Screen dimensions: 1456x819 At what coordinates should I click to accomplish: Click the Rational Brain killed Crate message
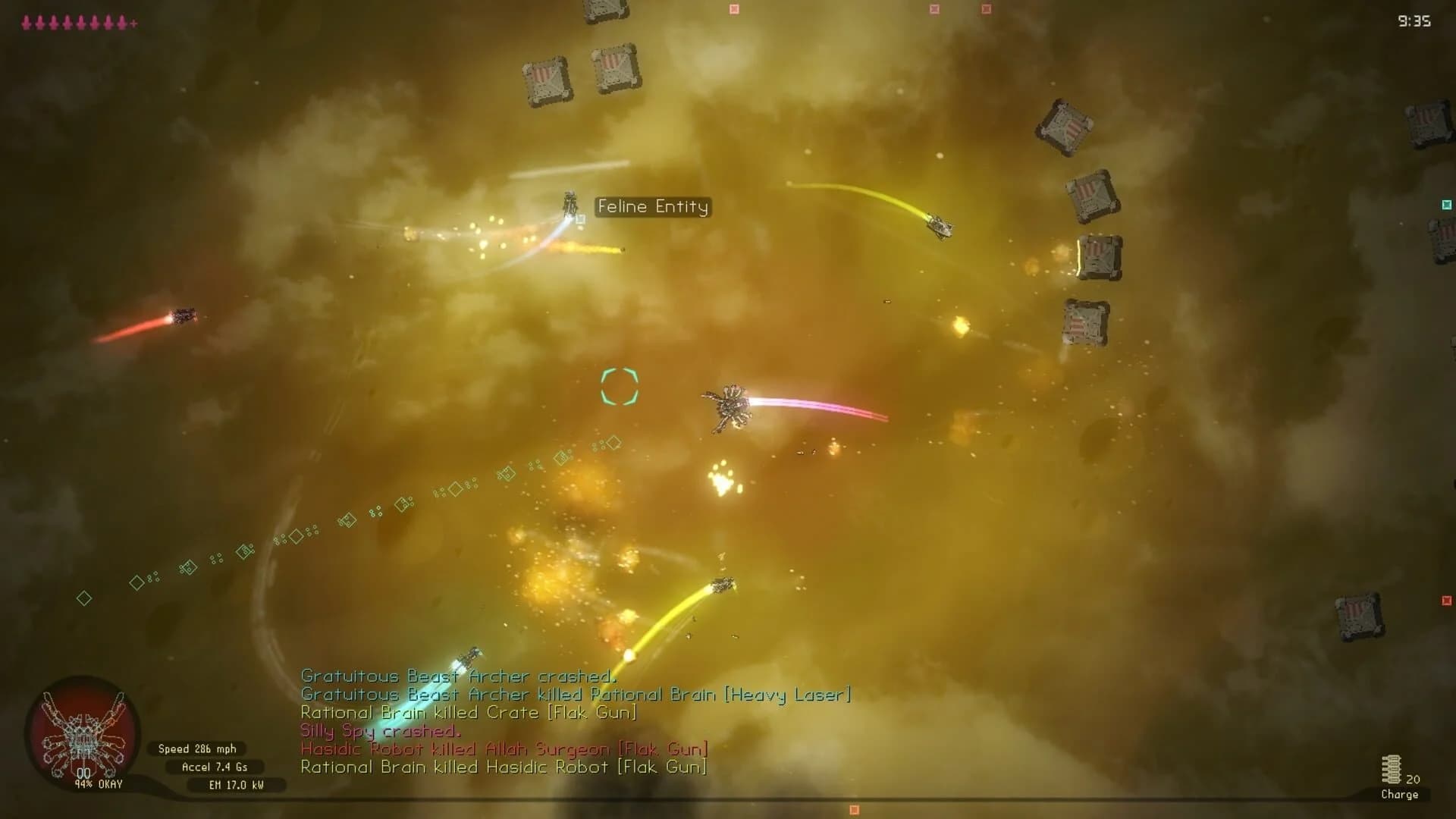[469, 712]
